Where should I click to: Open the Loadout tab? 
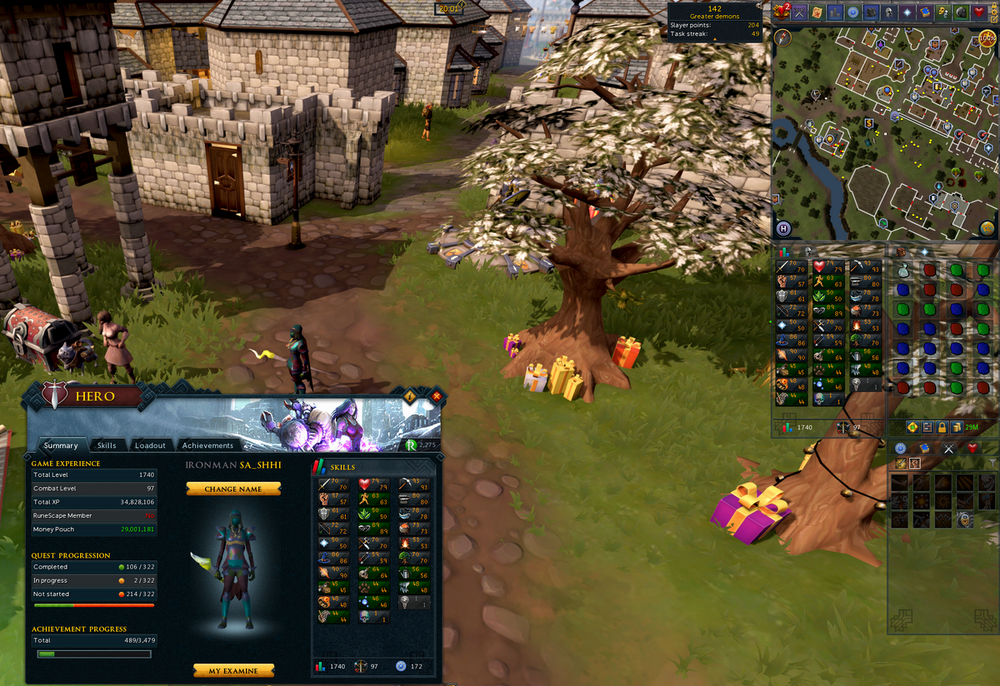tap(150, 445)
